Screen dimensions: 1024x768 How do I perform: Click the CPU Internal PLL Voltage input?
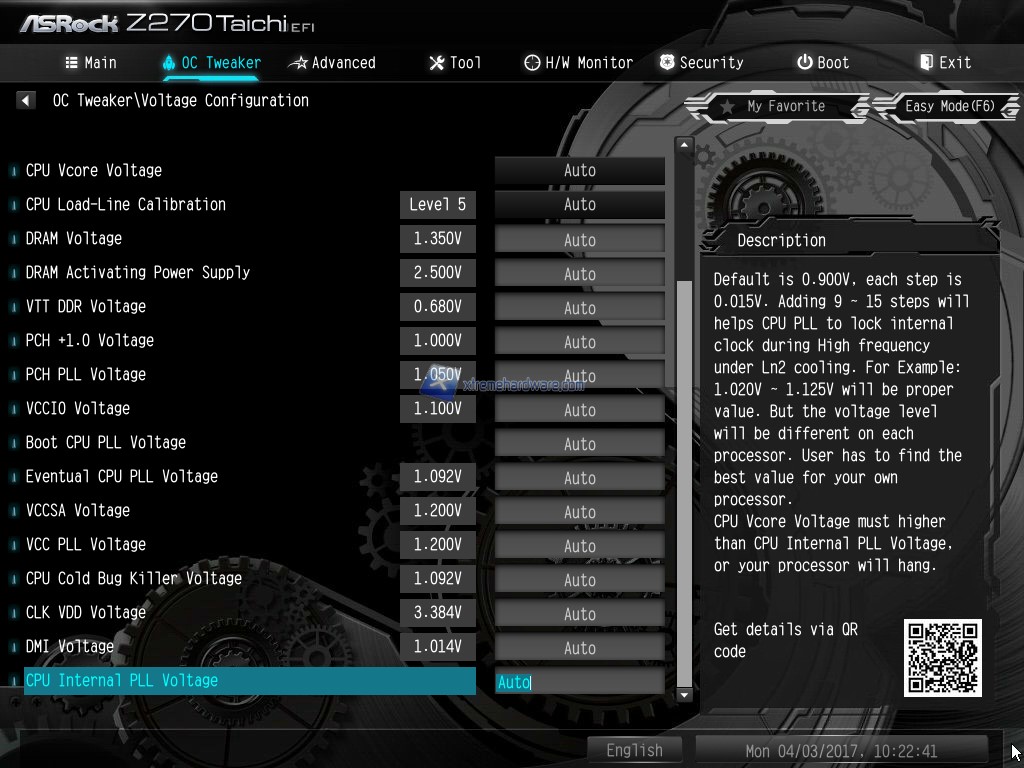580,682
